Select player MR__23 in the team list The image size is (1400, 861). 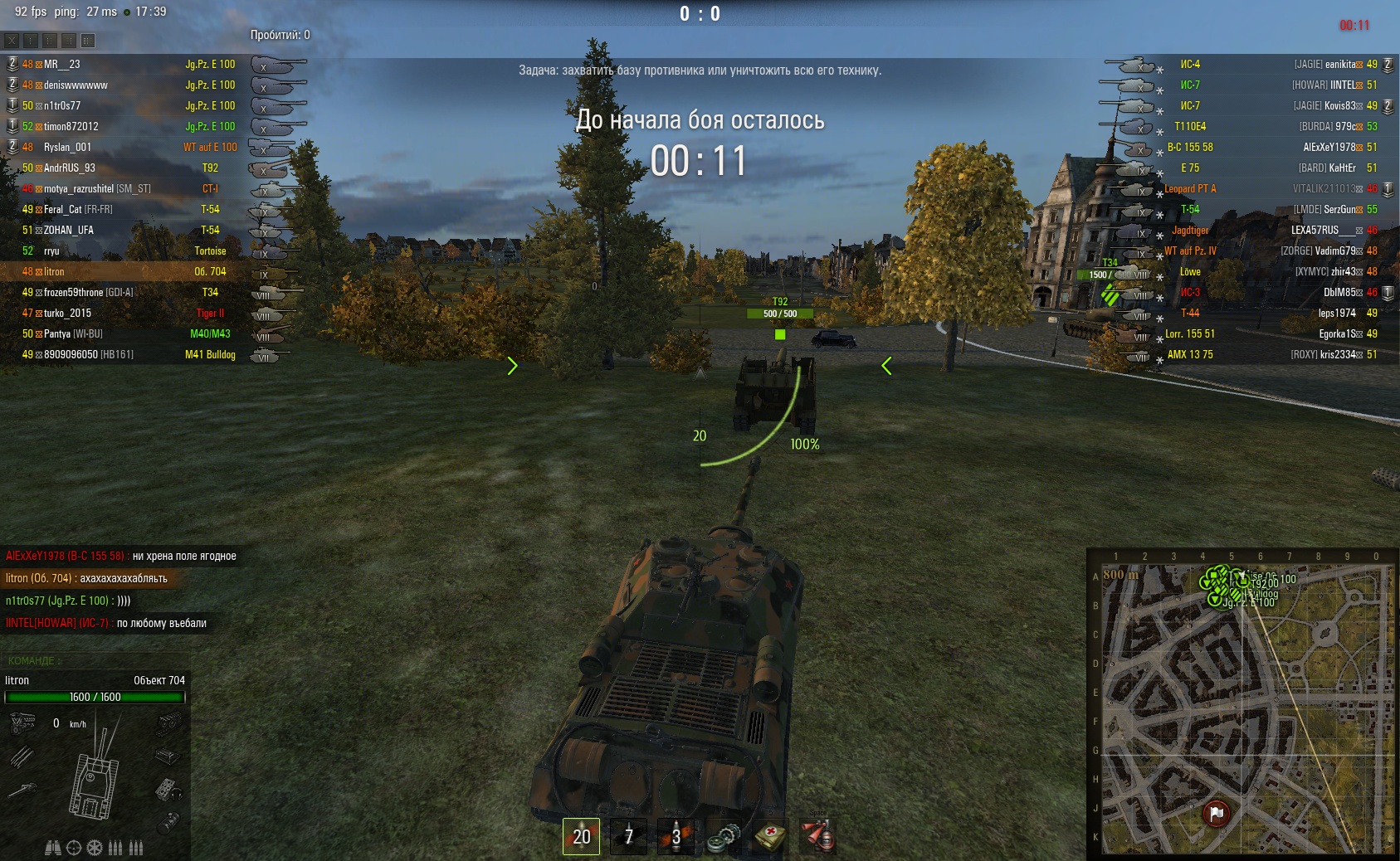pyautogui.click(x=61, y=64)
